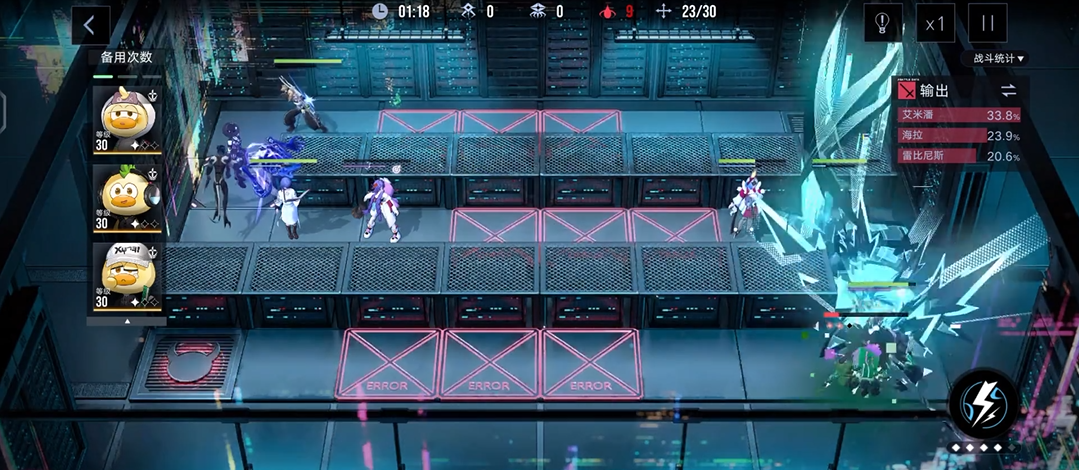This screenshot has width=1079, height=470.
Task: Activate the lightning bolt skill
Action: (983, 403)
